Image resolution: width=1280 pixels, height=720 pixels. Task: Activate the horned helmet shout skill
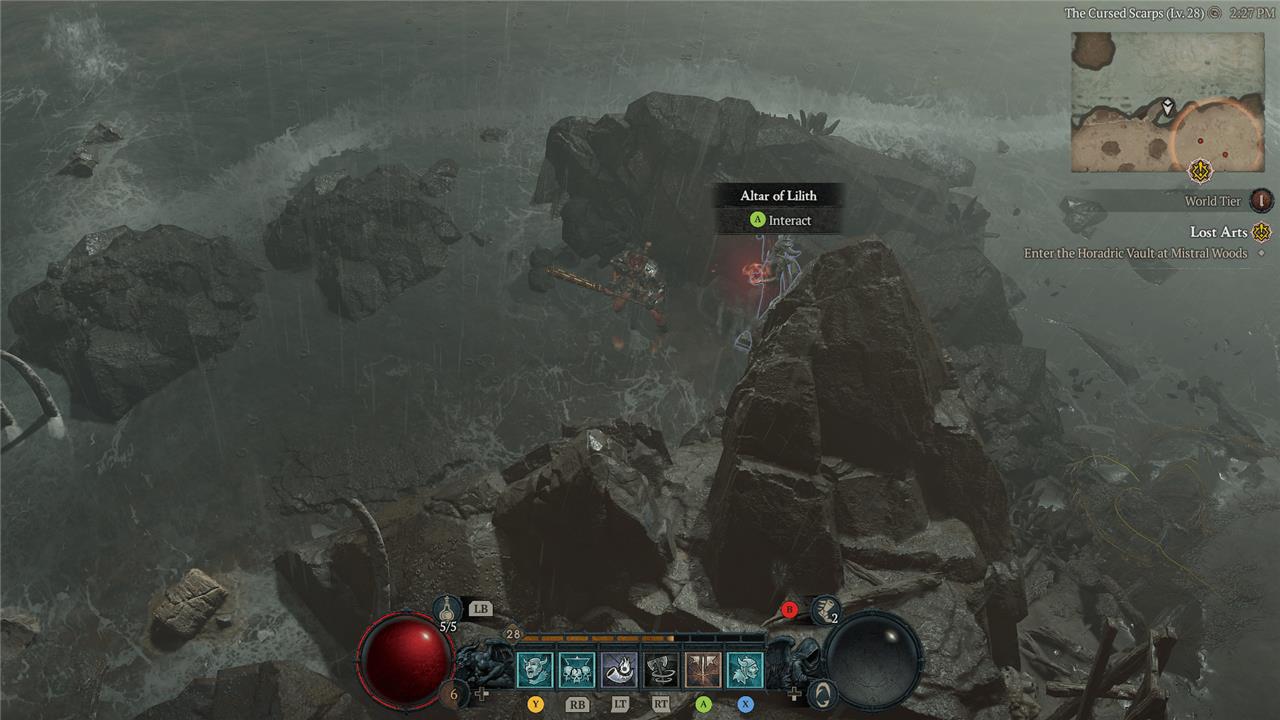click(x=745, y=669)
